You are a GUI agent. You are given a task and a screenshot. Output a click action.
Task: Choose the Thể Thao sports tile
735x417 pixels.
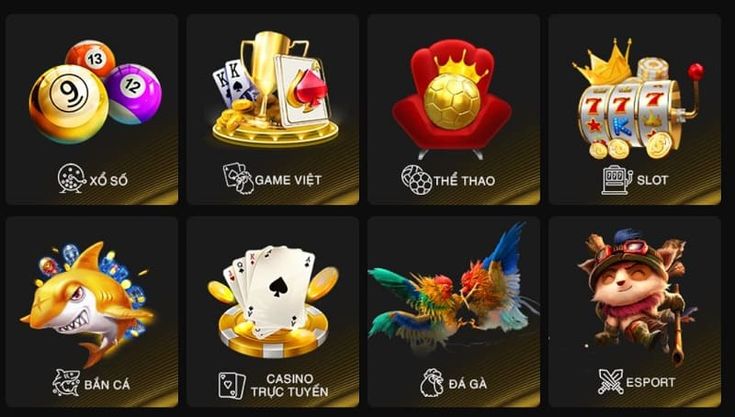454,108
